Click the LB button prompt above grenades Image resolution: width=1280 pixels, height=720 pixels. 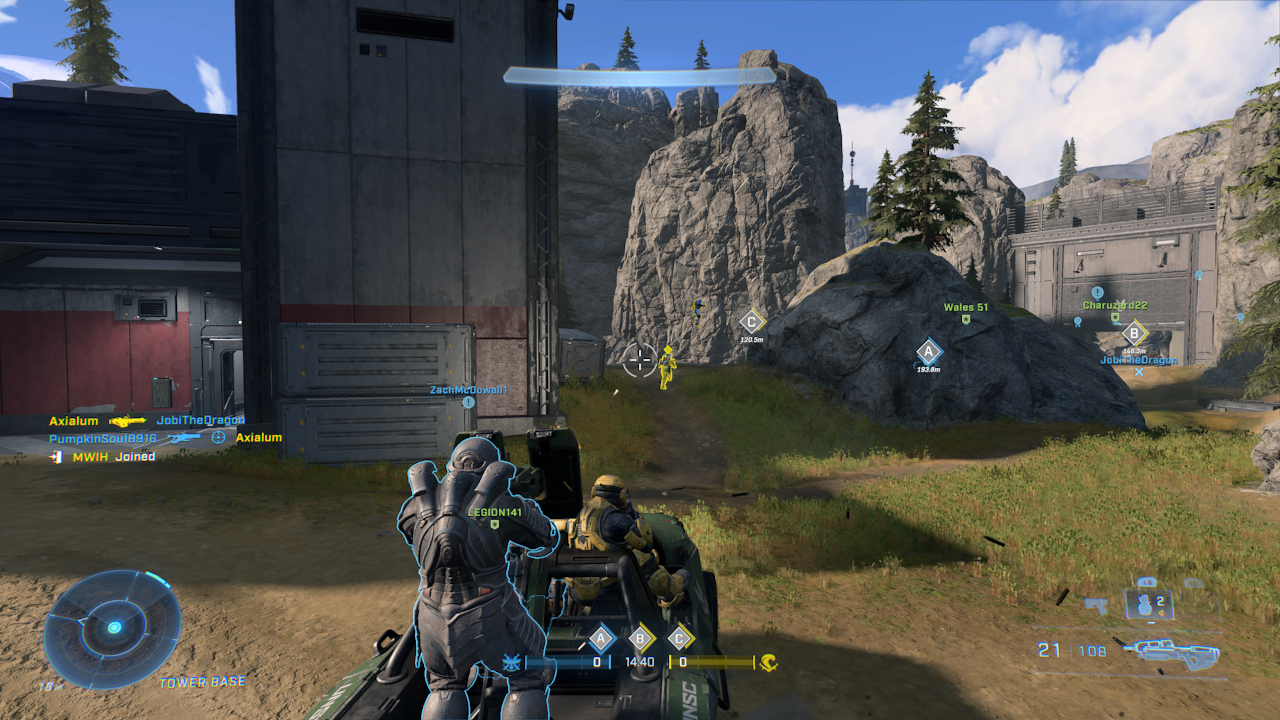(1148, 581)
